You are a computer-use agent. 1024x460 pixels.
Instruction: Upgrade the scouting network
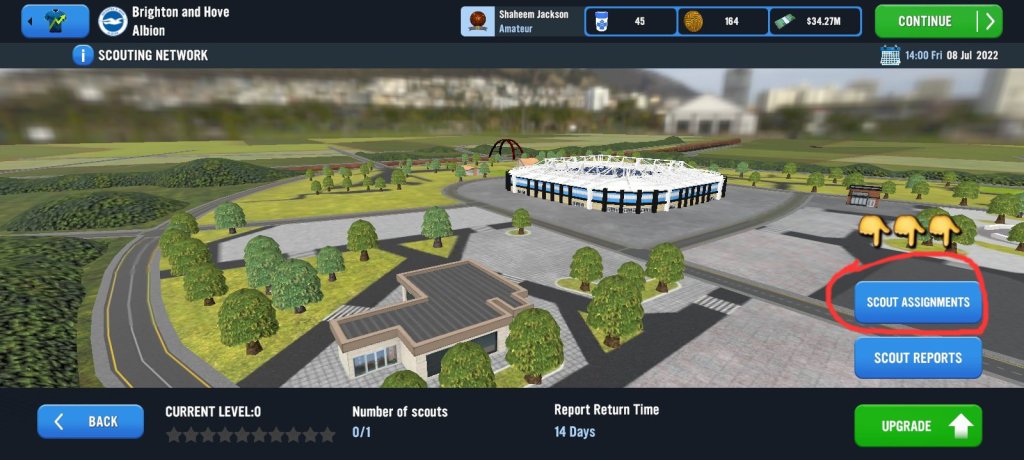tap(917, 426)
